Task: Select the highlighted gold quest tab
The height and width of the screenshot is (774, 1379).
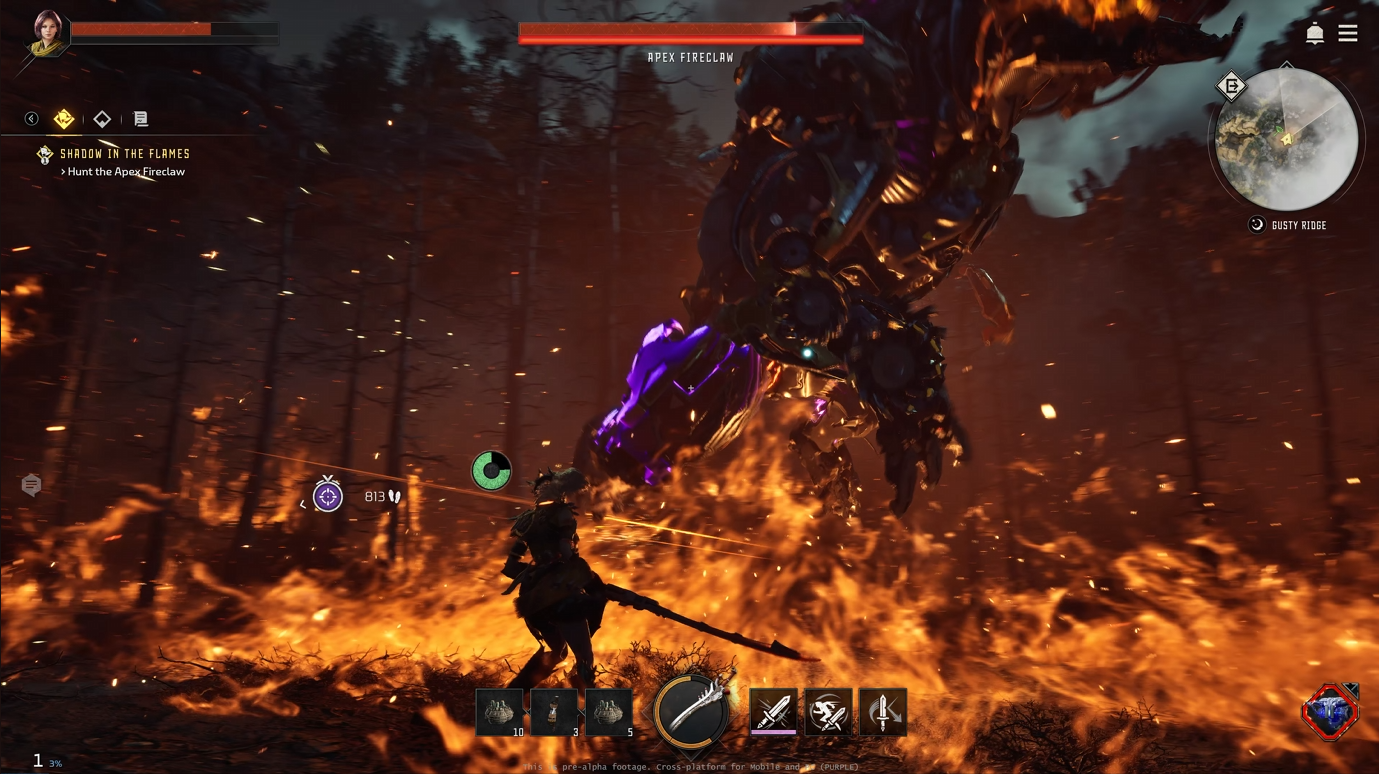Action: coord(64,119)
